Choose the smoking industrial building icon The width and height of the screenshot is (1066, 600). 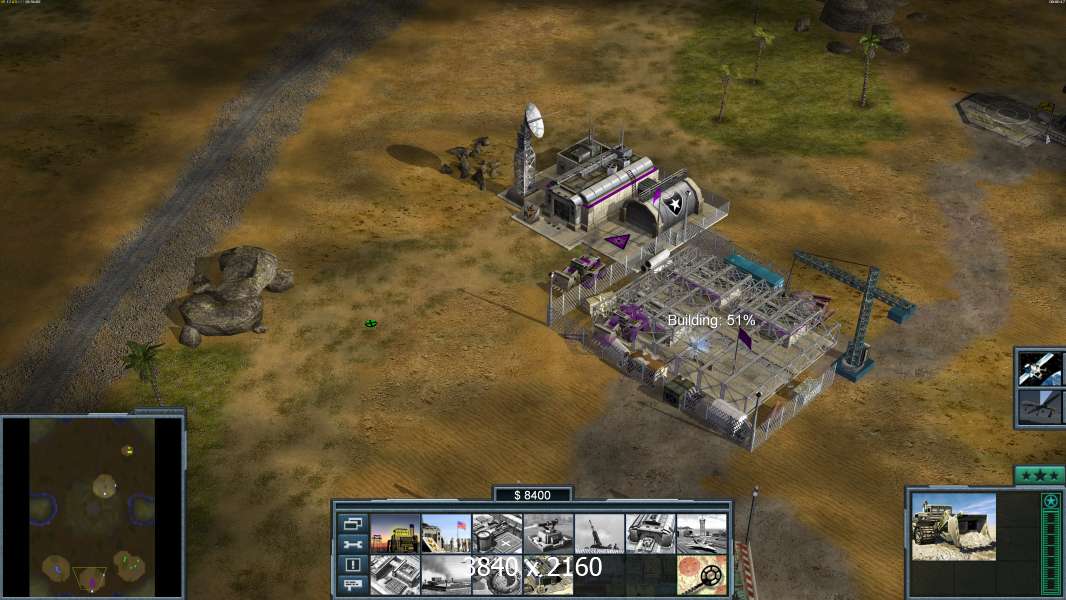pos(446,575)
